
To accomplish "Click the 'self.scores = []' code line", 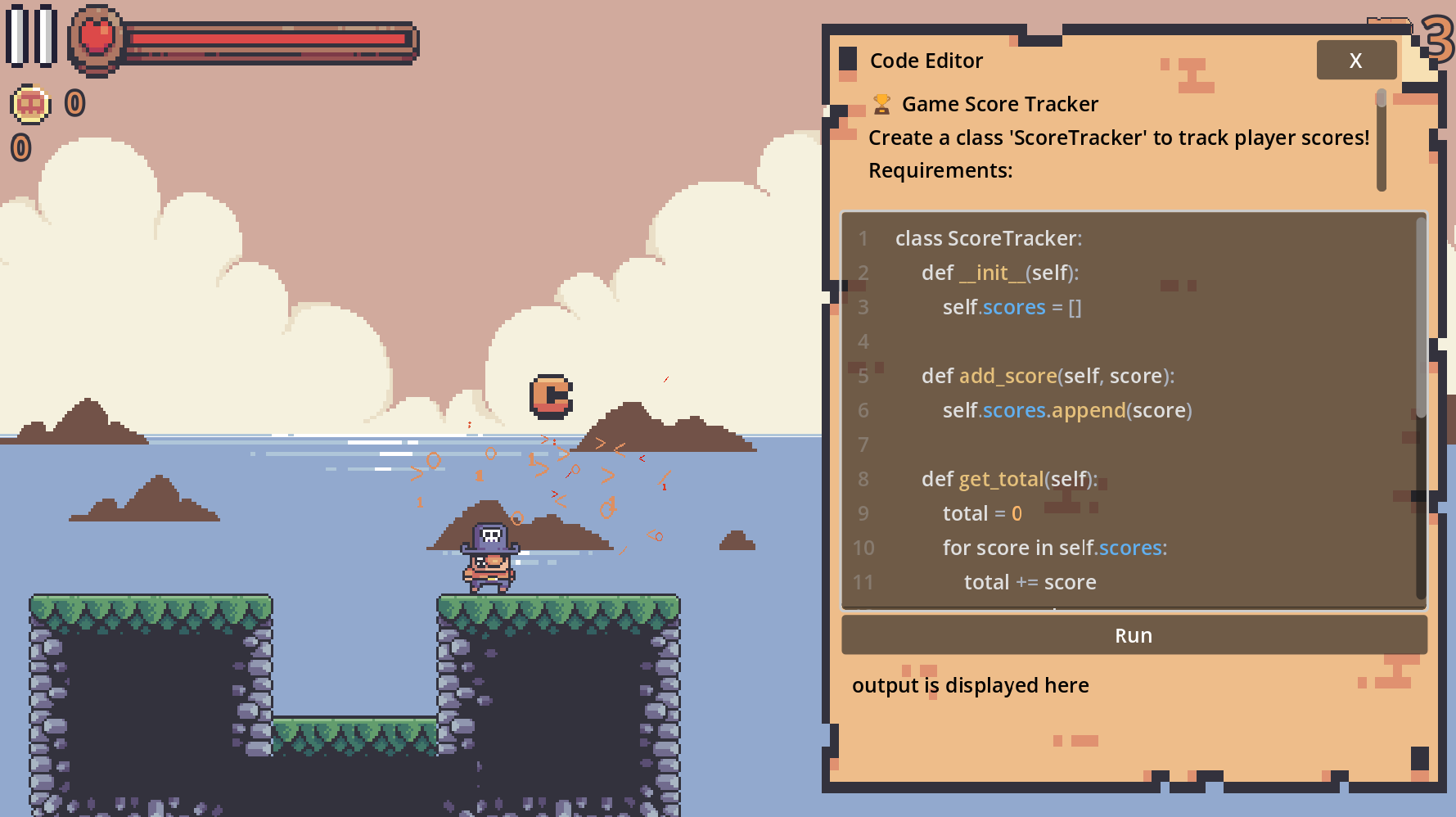I will pyautogui.click(x=1011, y=307).
